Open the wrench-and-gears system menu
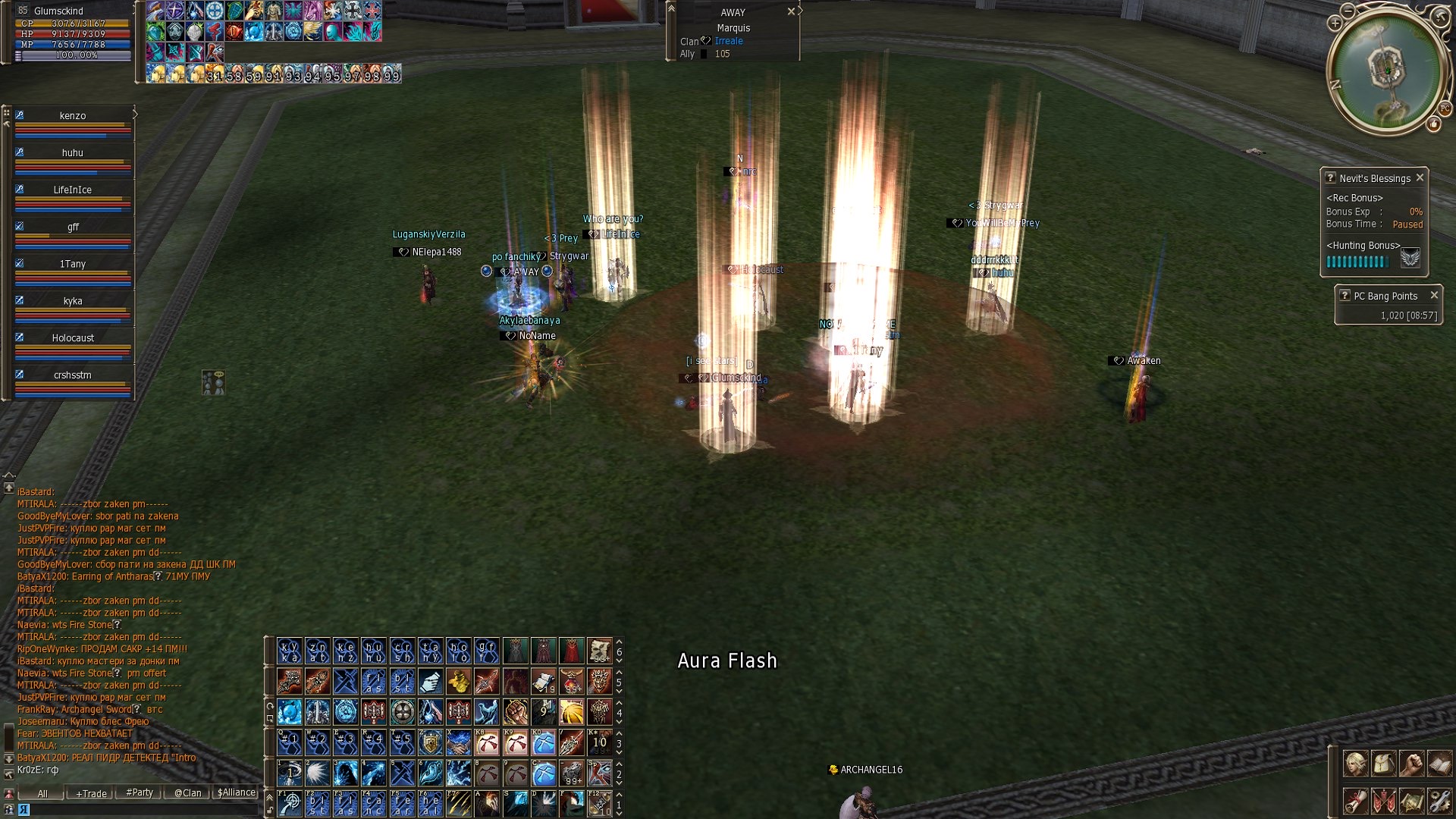The width and height of the screenshot is (1456, 819). [x=1439, y=801]
